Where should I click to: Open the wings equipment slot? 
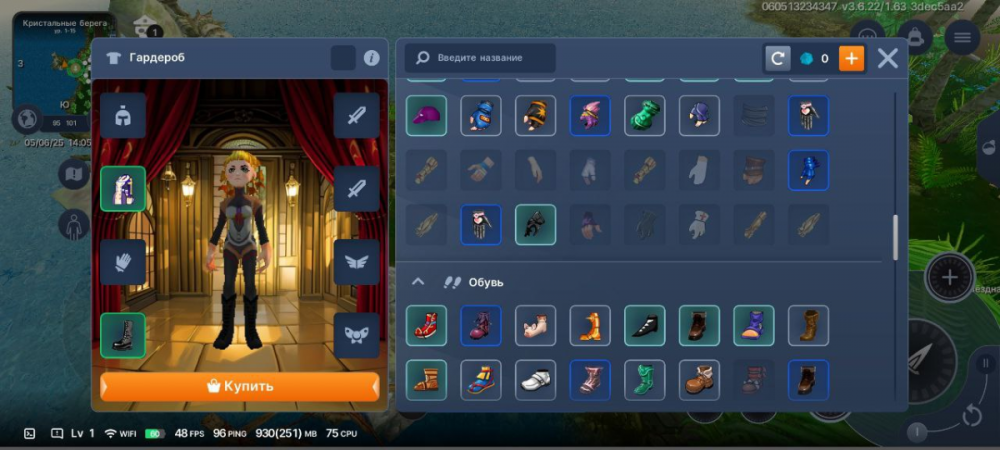[356, 262]
